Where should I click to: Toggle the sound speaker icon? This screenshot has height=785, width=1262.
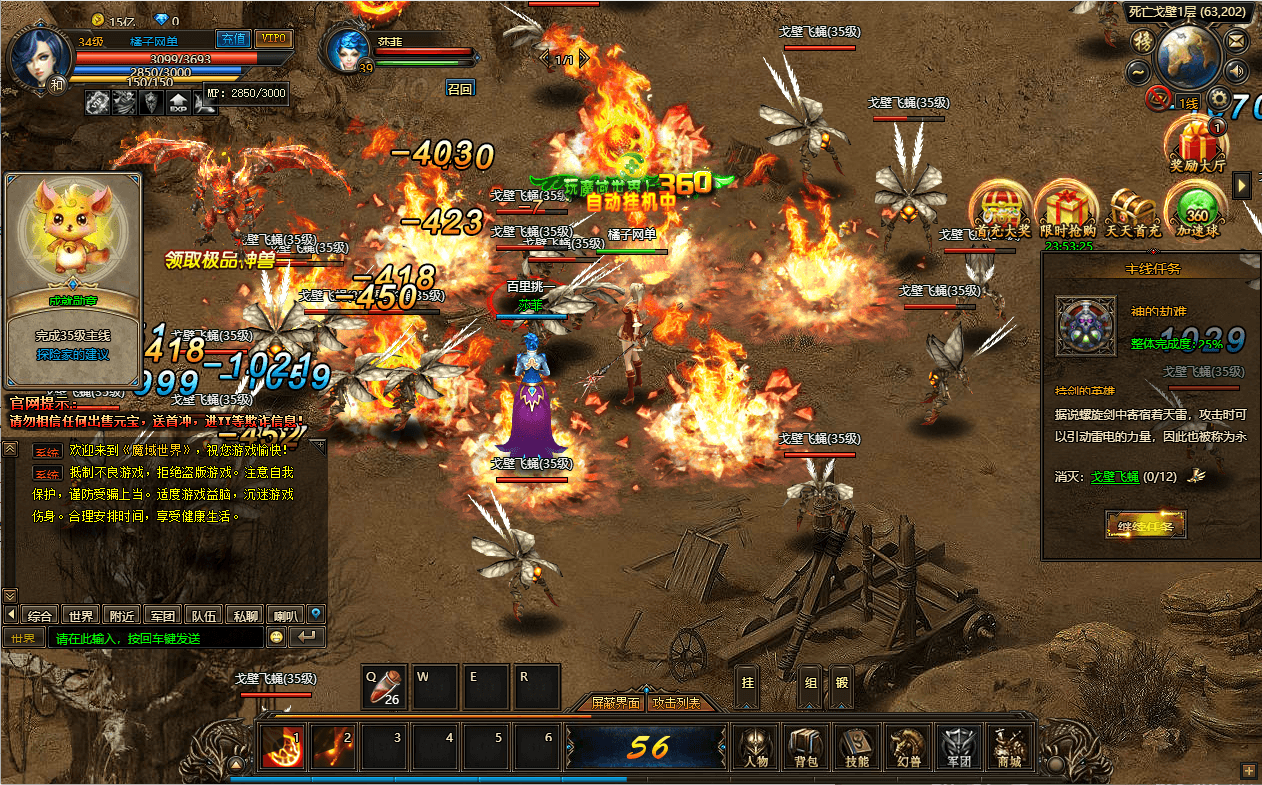tap(1237, 71)
